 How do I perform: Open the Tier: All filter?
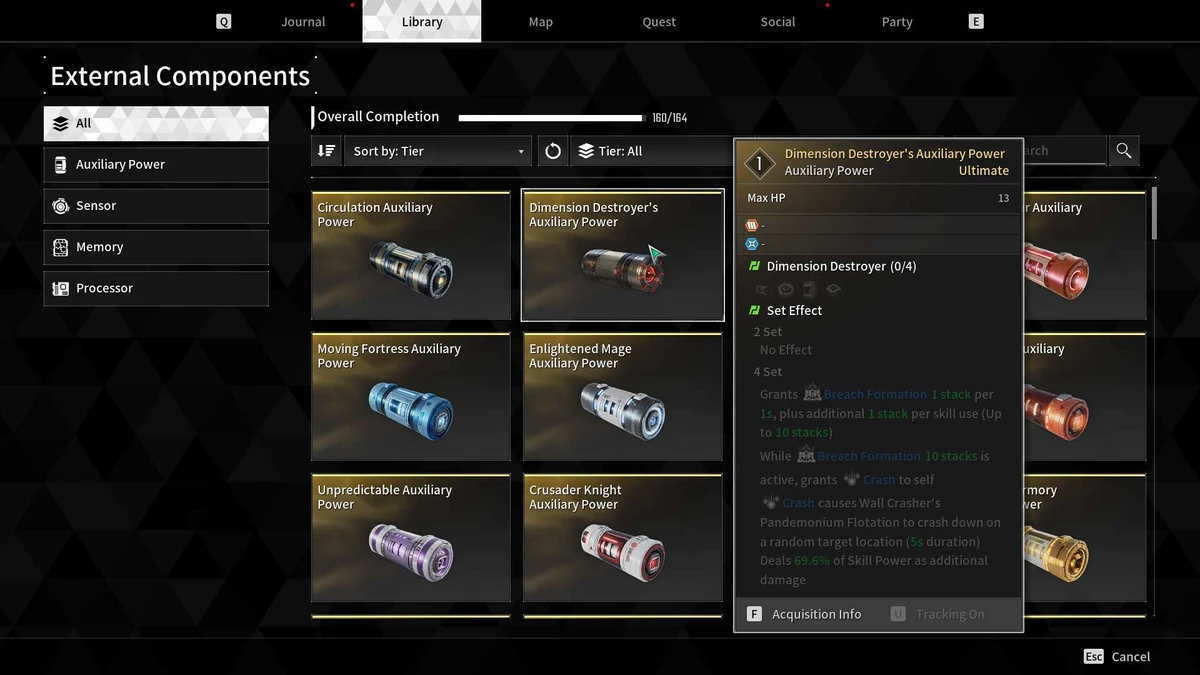point(650,151)
